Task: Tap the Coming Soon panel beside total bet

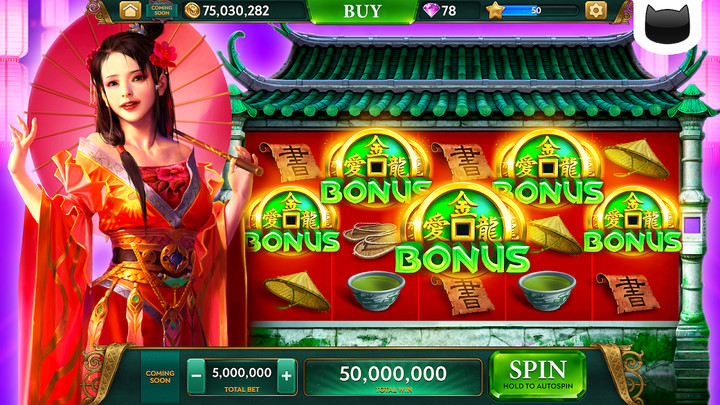Action: (160, 376)
